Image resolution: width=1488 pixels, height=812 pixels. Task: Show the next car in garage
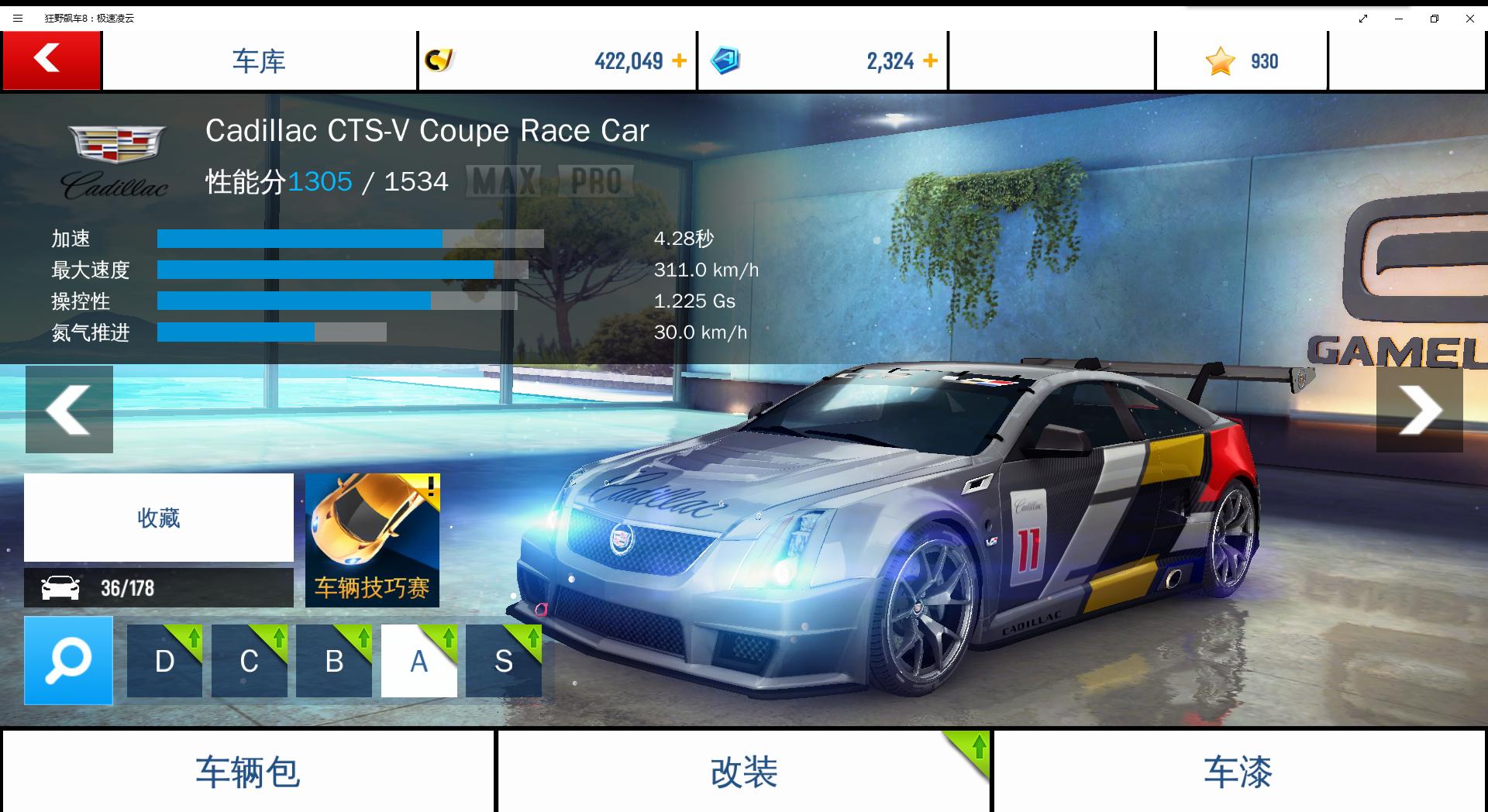pos(1419,409)
